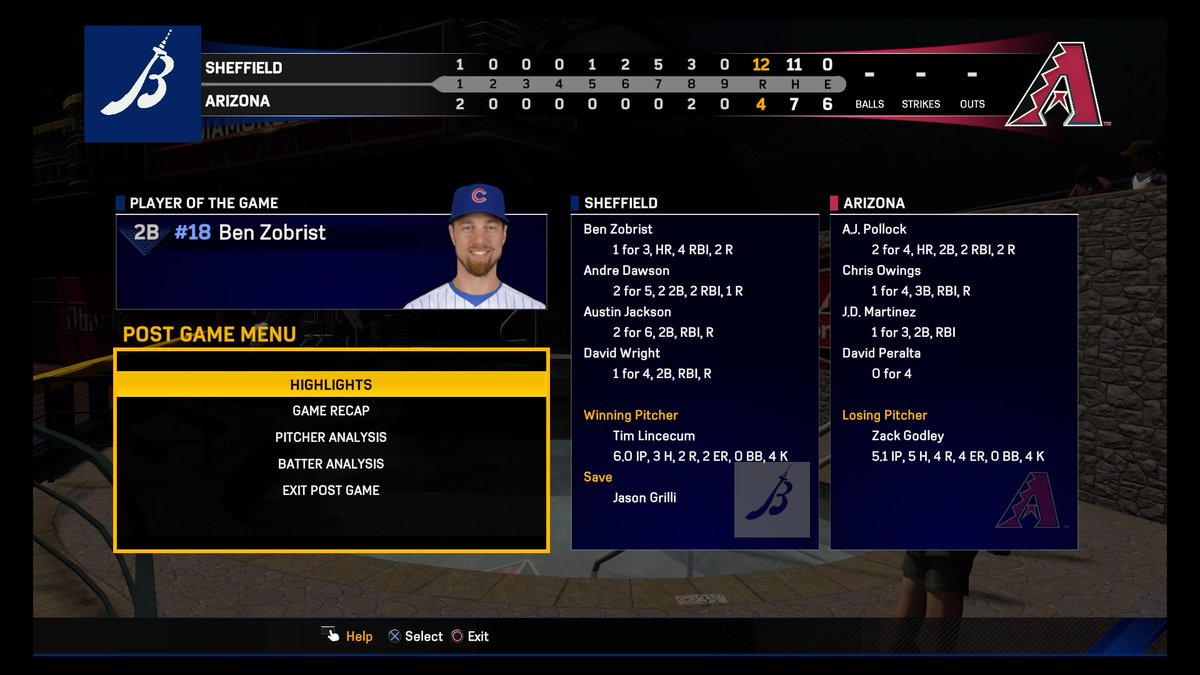1200x675 pixels.
Task: Select Game Recap from post game menu
Action: tap(331, 411)
